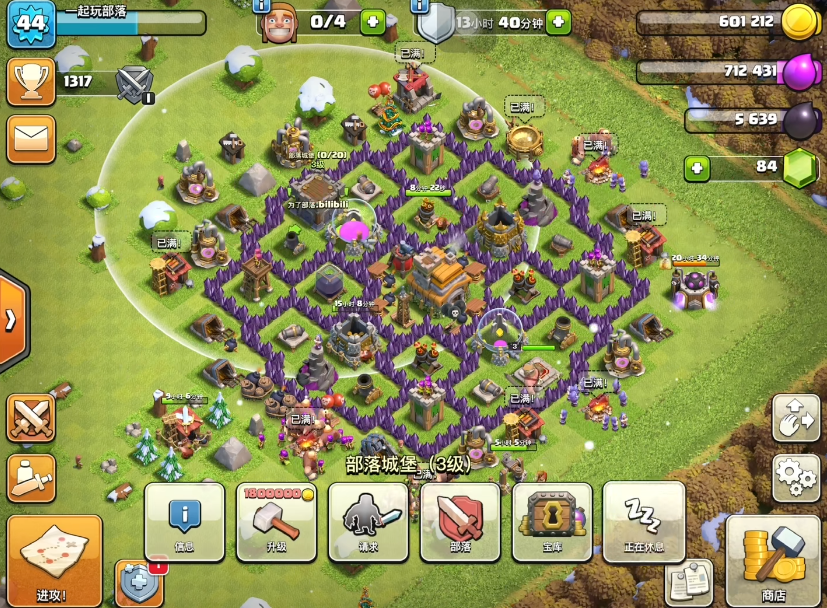Expand the orange side arrow panel
827x608 pixels.
(12, 320)
